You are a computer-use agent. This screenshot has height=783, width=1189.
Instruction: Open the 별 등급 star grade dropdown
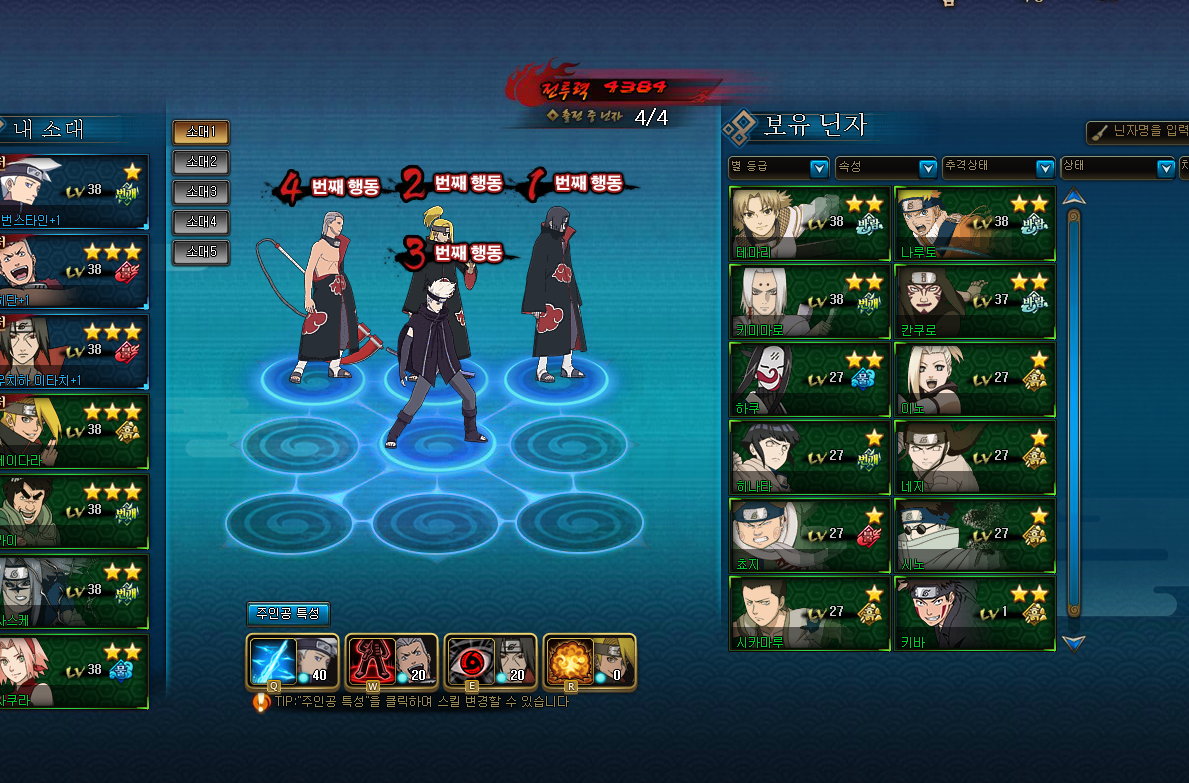point(779,168)
